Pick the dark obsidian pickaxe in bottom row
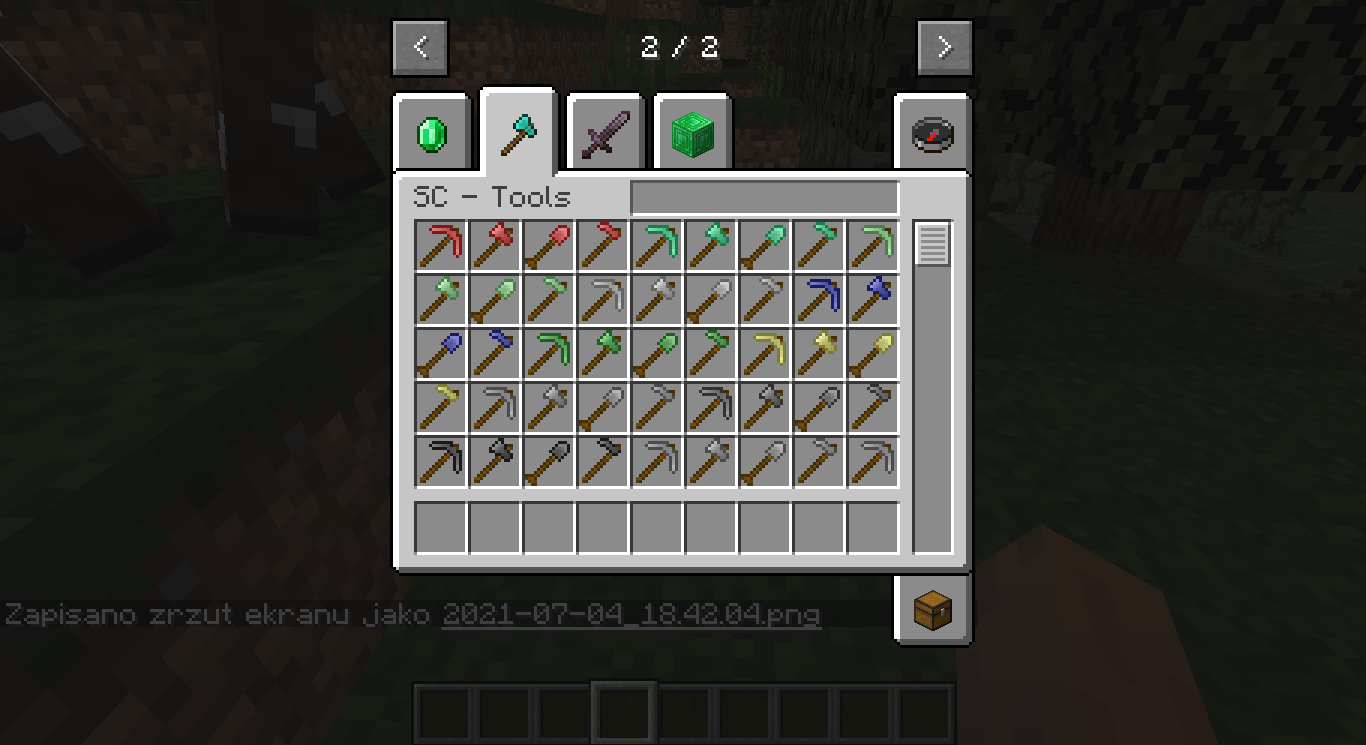This screenshot has width=1366, height=745. (x=440, y=463)
